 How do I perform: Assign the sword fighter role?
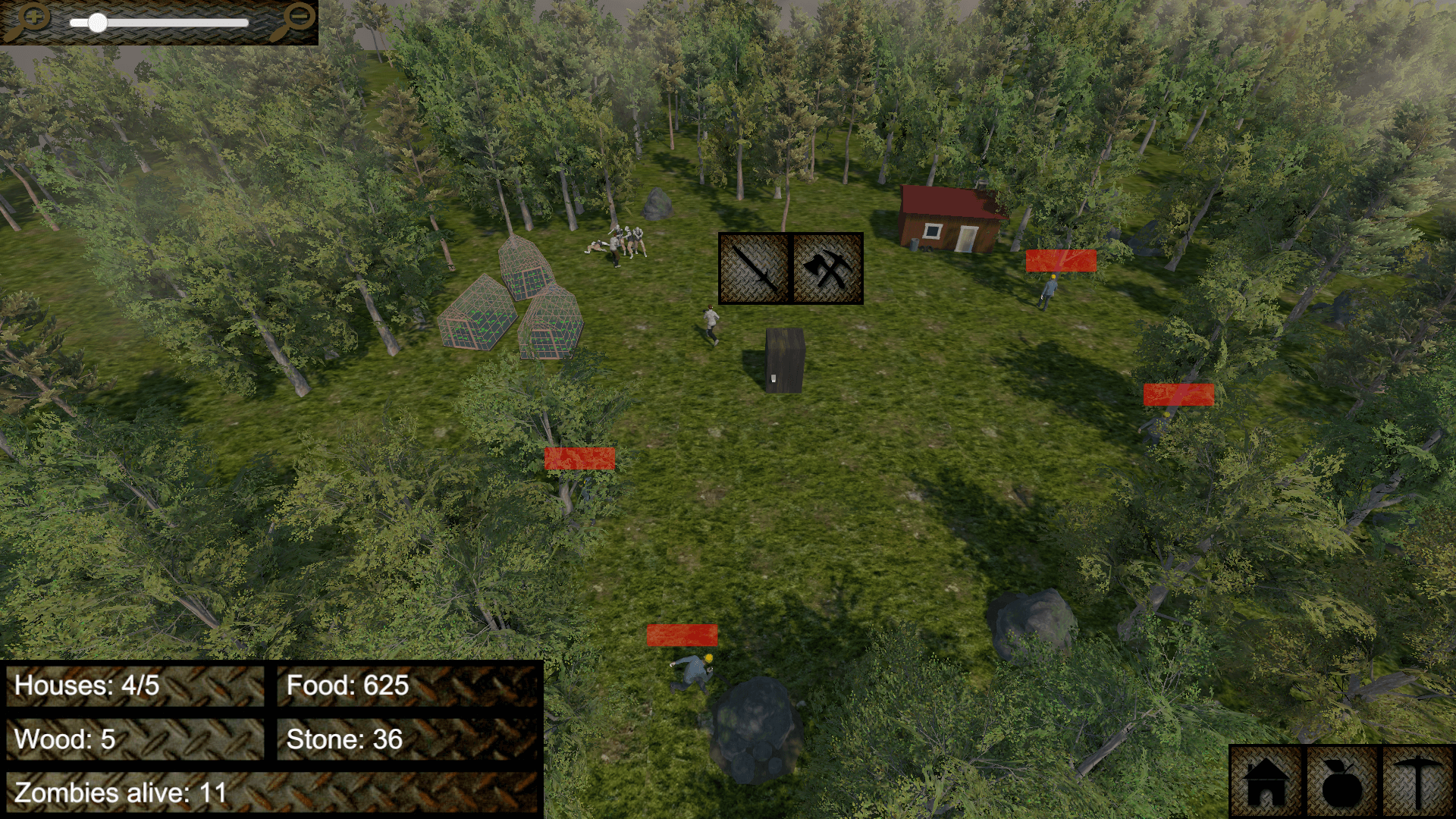point(755,268)
